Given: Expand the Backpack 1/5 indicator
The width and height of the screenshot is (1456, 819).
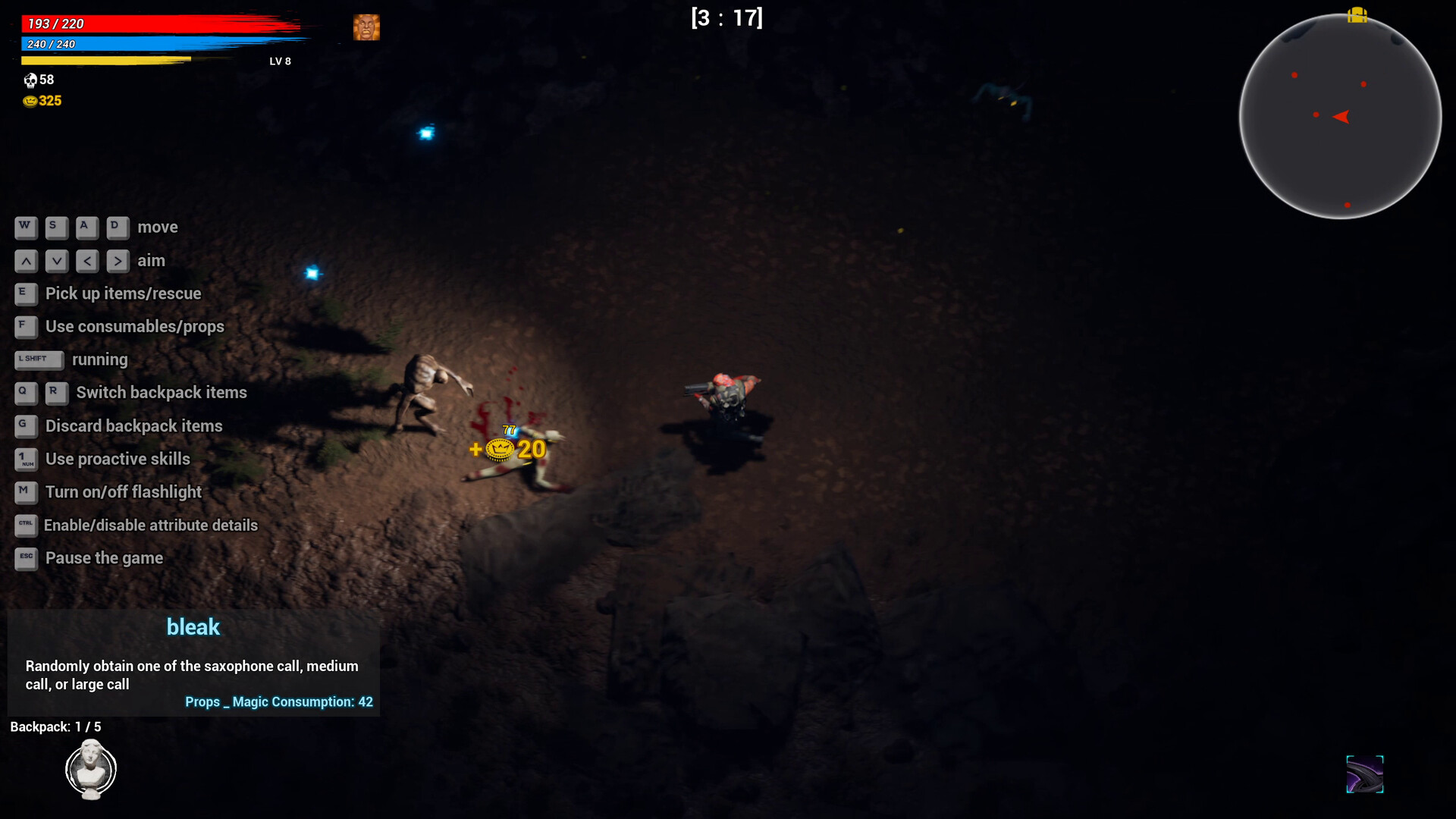Looking at the screenshot, I should [x=55, y=726].
